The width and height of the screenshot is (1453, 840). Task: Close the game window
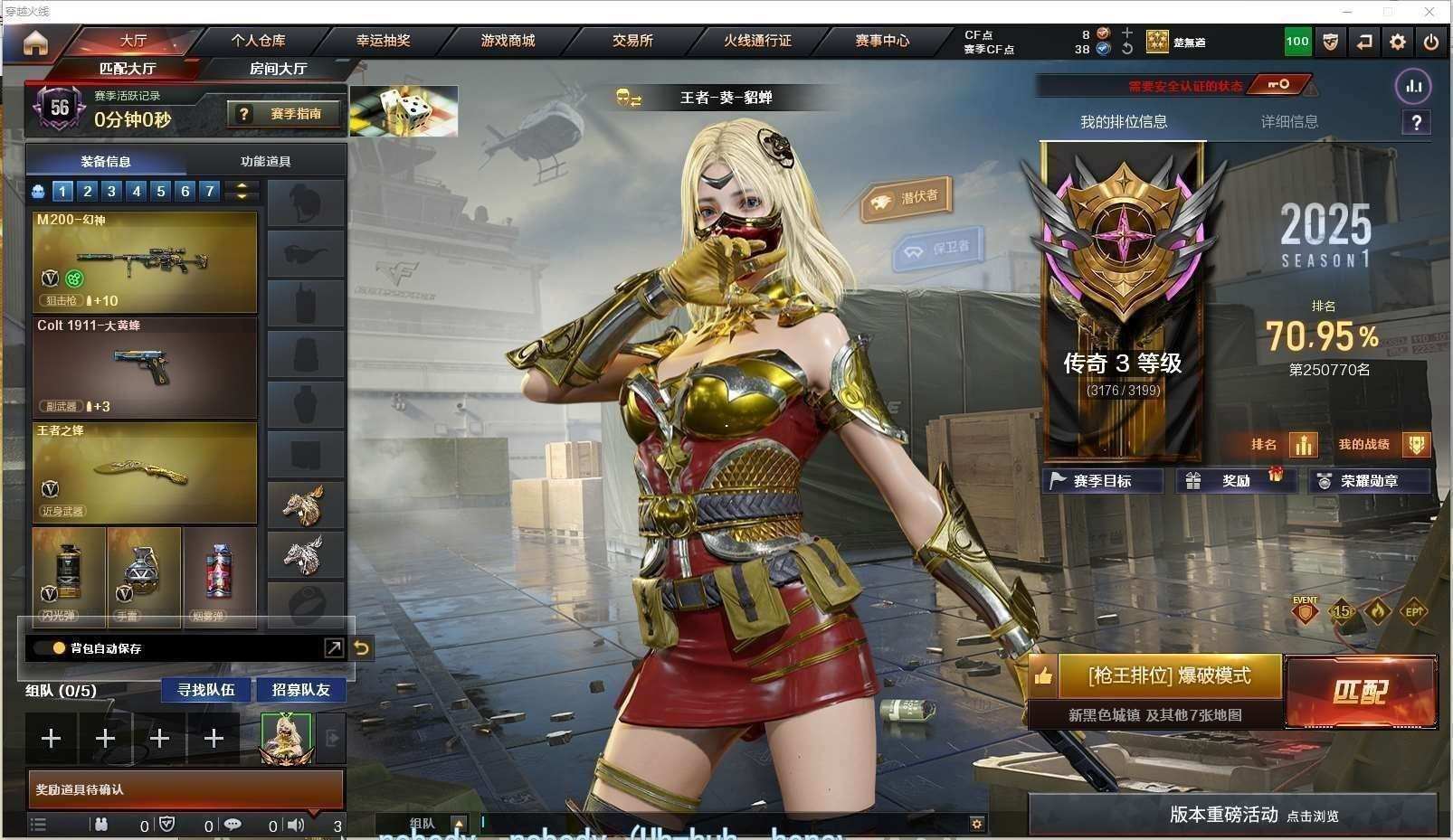tap(1429, 12)
